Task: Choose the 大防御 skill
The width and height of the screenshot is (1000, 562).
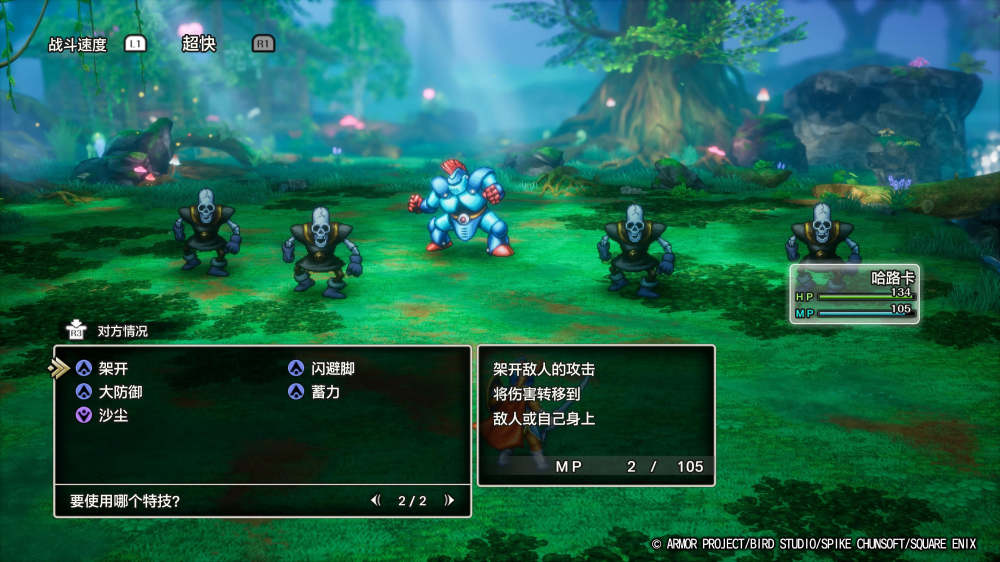Action: [x=120, y=392]
